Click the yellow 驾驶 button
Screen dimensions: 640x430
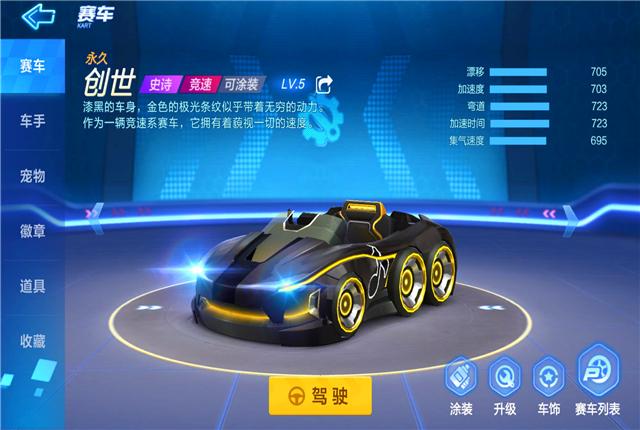[x=320, y=394]
